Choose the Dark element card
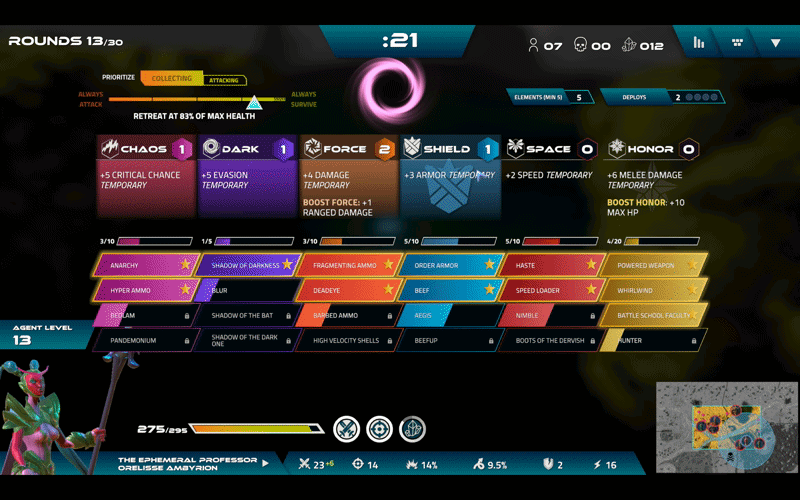 (x=247, y=176)
